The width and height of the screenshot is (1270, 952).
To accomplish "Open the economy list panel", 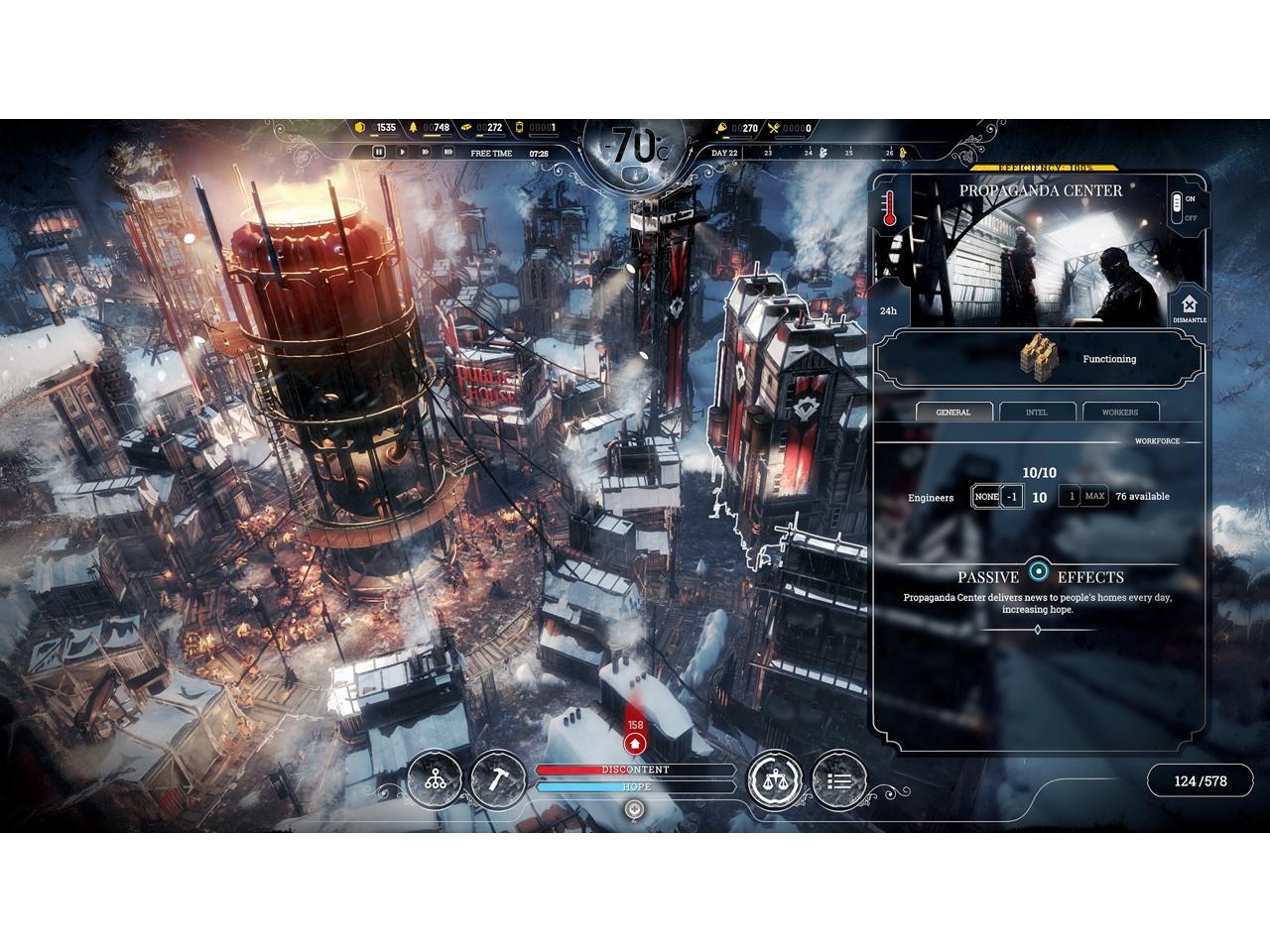I will [x=839, y=780].
